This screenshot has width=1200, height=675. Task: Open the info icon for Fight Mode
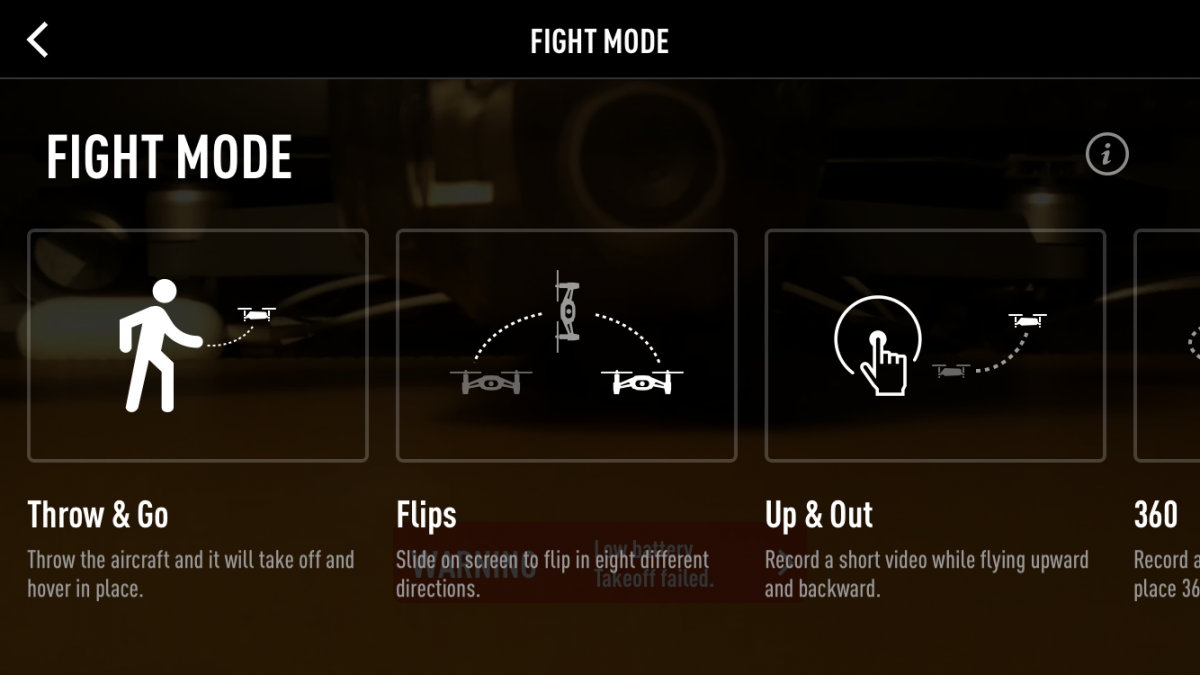pyautogui.click(x=1106, y=155)
